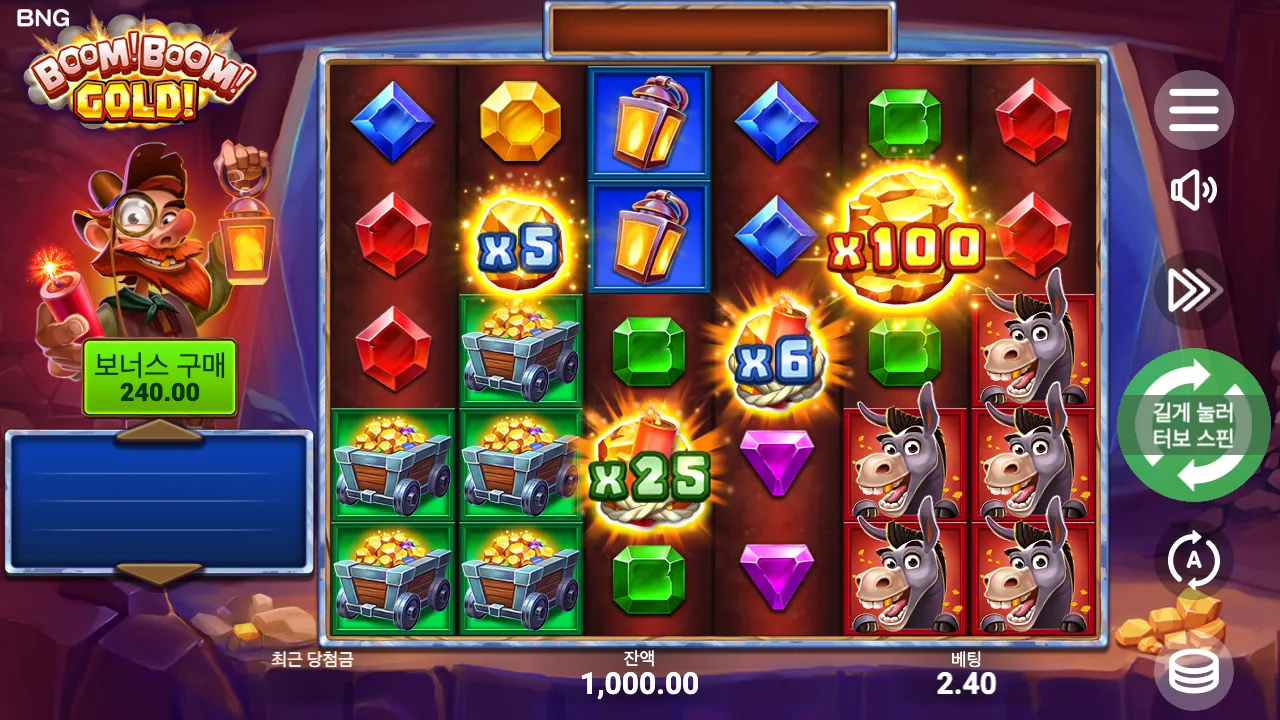This screenshot has height=720, width=1280.
Task: Click the up arrow above the blue panel
Action: 160,434
